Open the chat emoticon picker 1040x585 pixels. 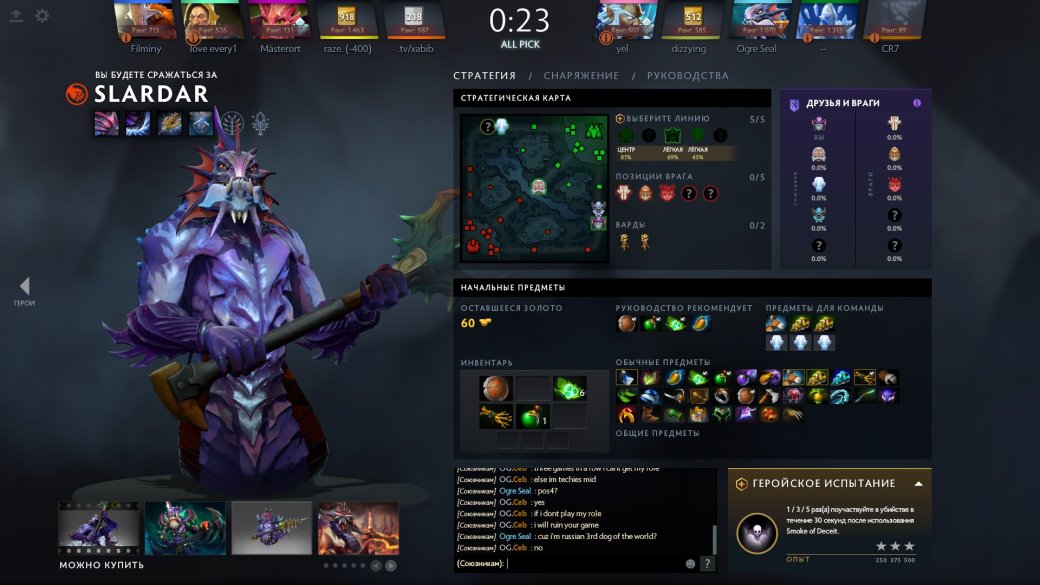click(x=690, y=564)
